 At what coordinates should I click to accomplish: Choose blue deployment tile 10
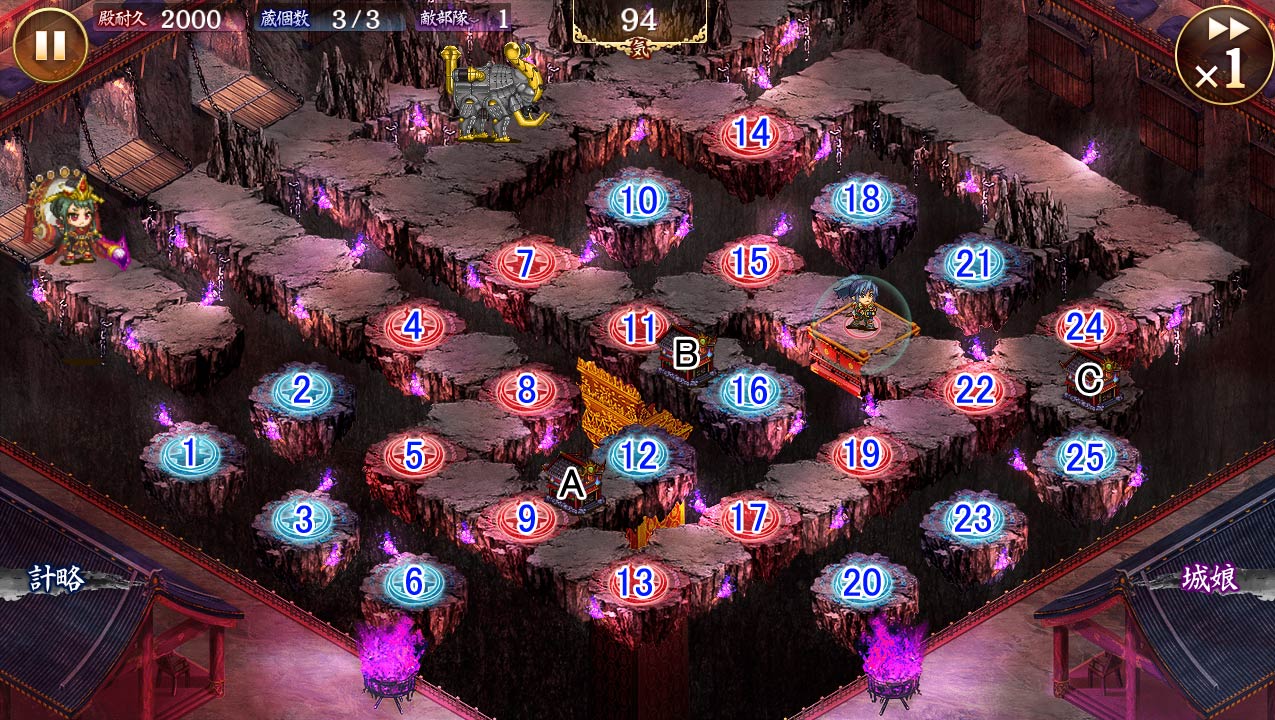(638, 201)
